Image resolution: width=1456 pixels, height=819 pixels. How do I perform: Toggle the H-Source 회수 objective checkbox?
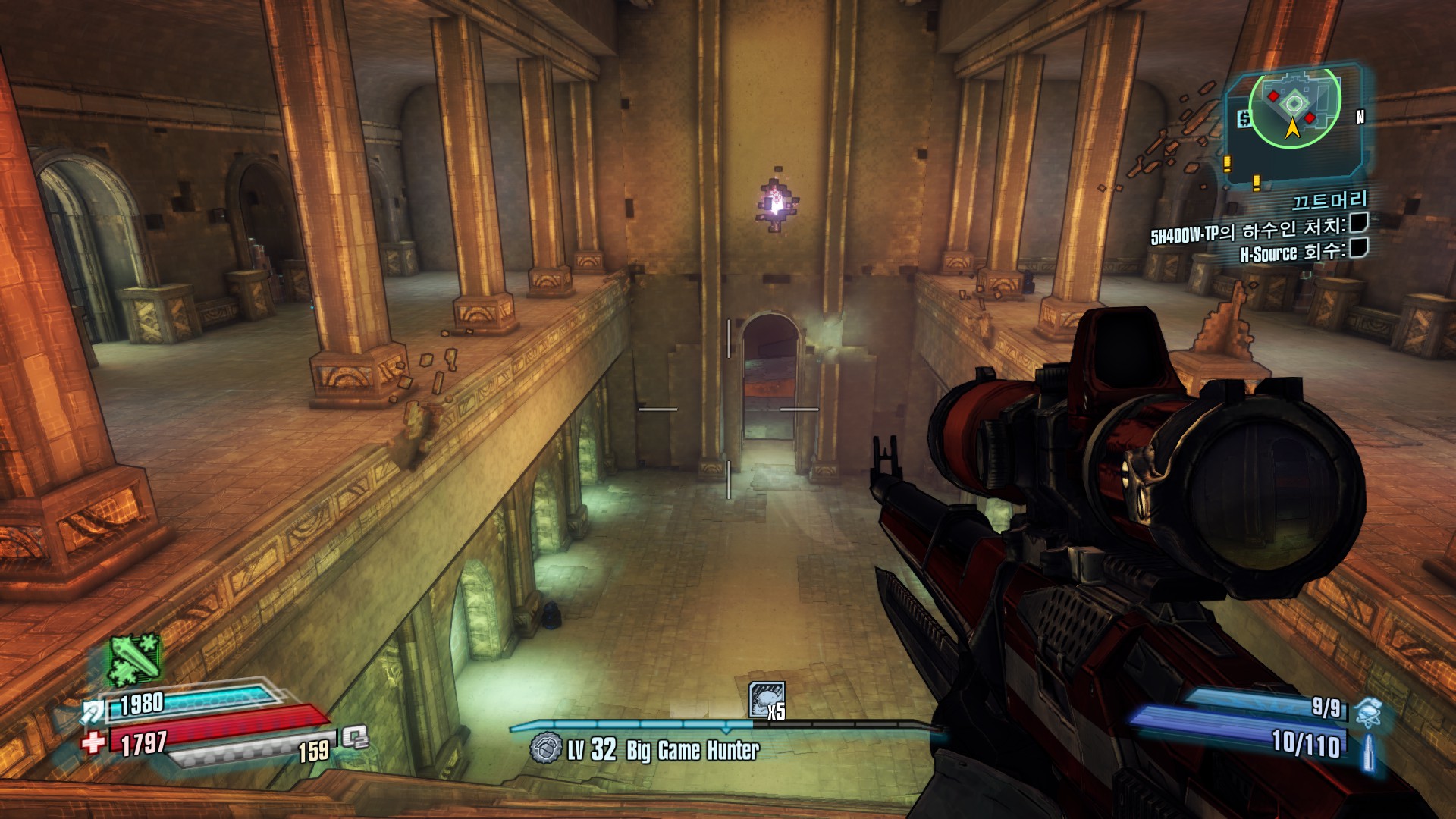pyautogui.click(x=1358, y=248)
